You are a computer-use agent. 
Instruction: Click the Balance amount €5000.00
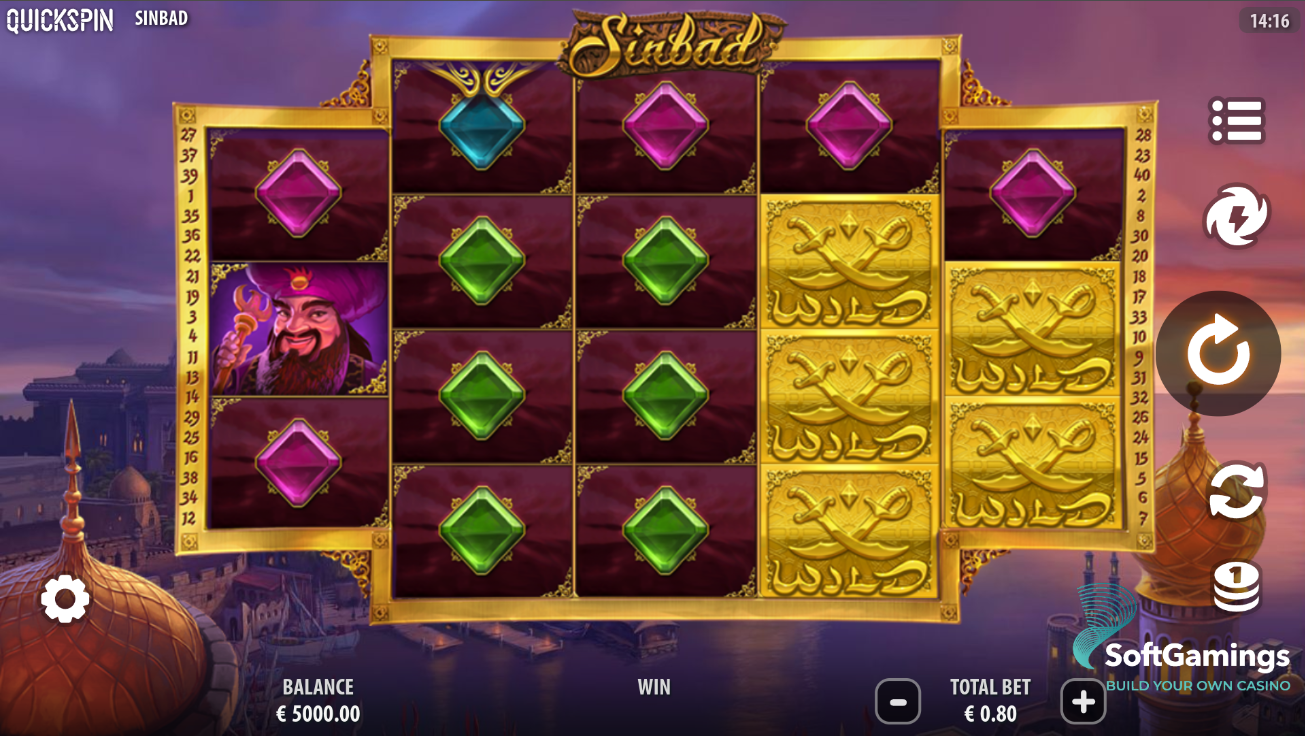point(320,713)
